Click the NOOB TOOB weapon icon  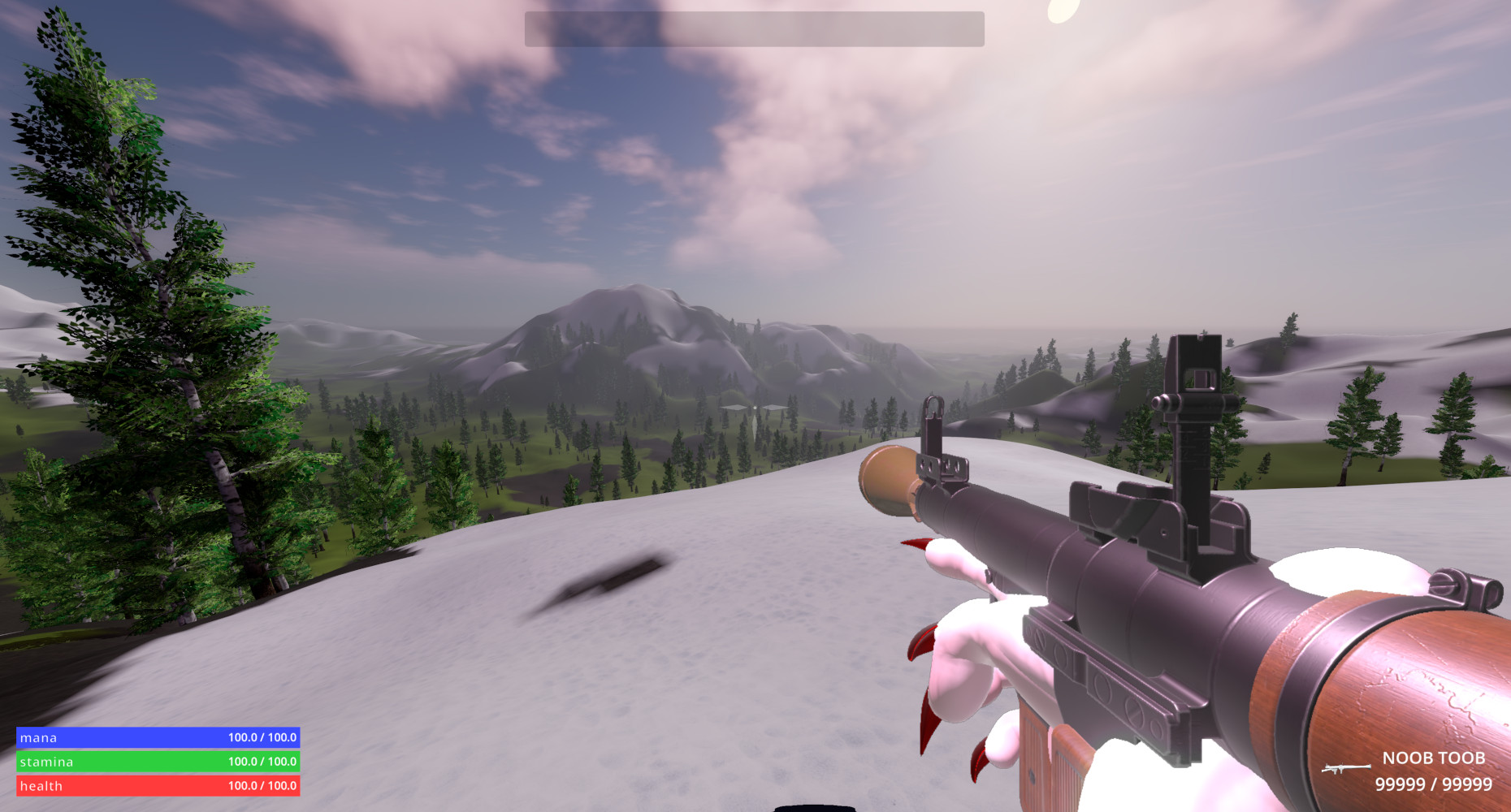tap(1345, 767)
